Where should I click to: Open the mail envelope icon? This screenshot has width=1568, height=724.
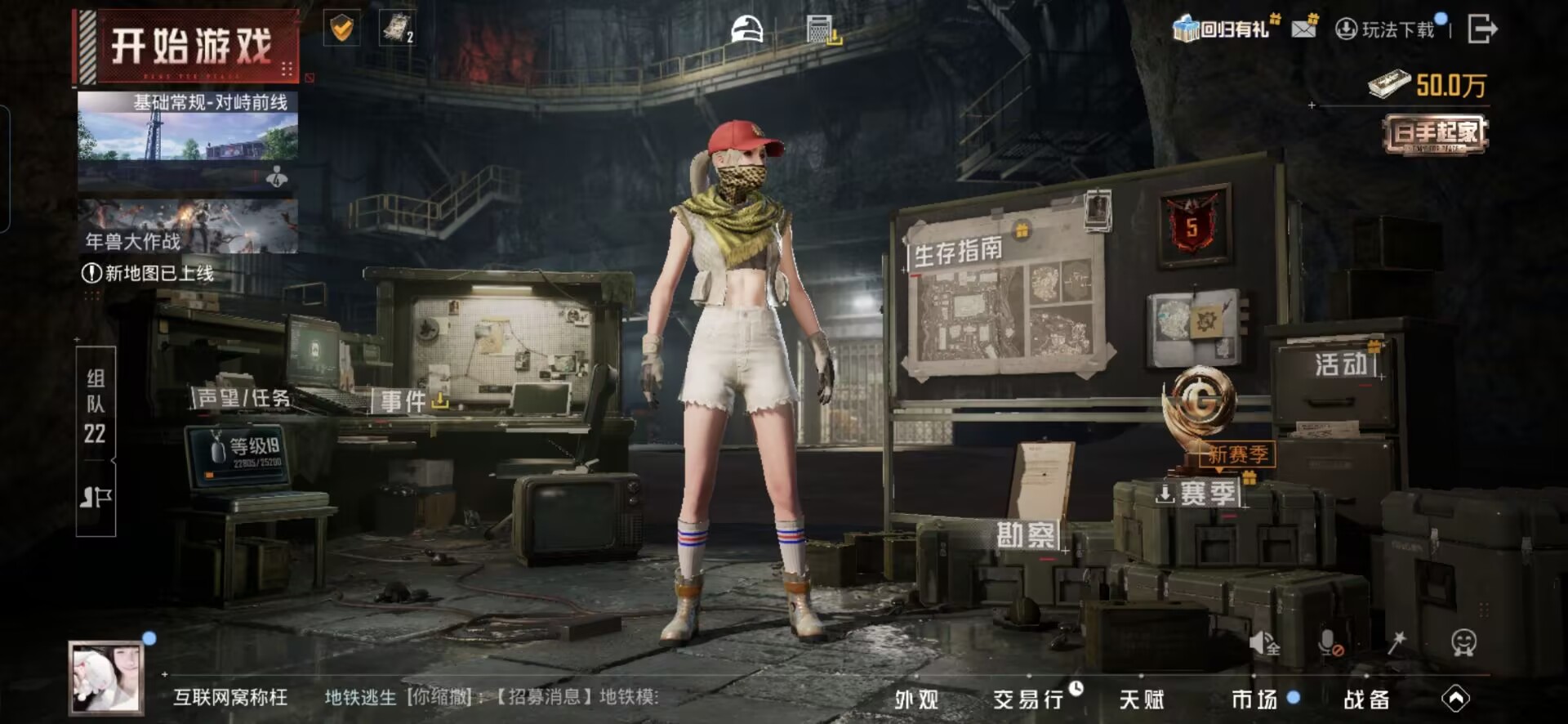(1304, 29)
